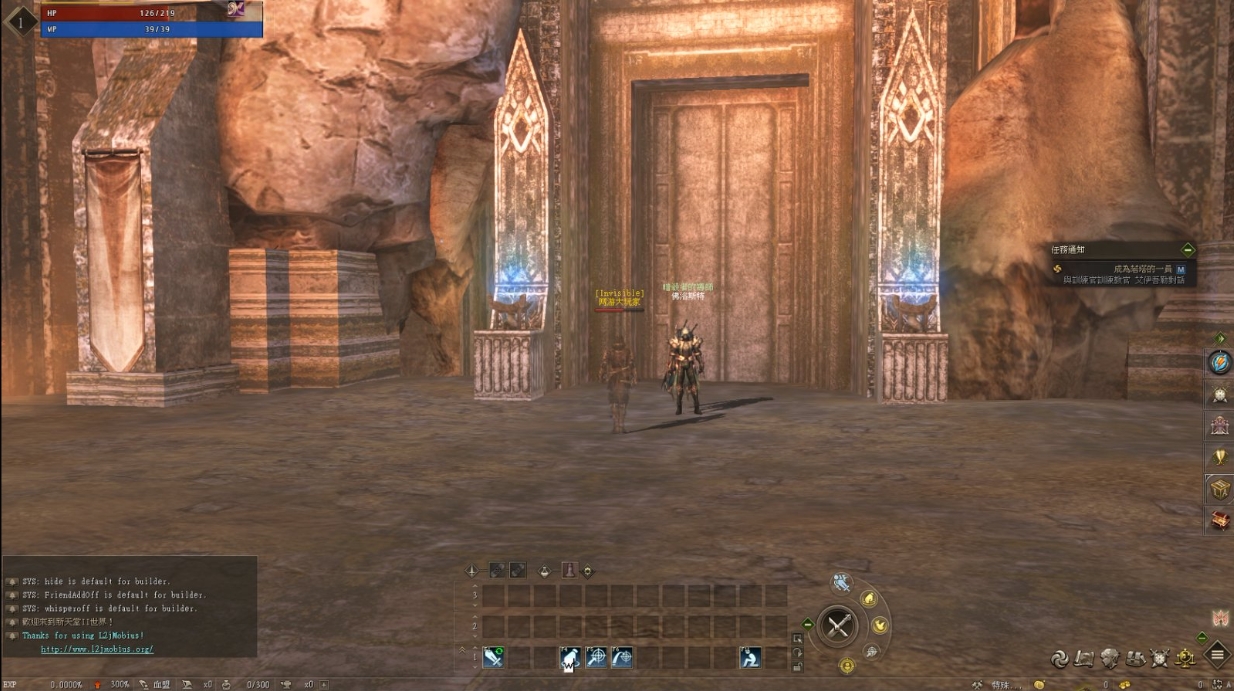Click the green minus button beside the attack wheel
The image size is (1234, 691).
(x=808, y=624)
